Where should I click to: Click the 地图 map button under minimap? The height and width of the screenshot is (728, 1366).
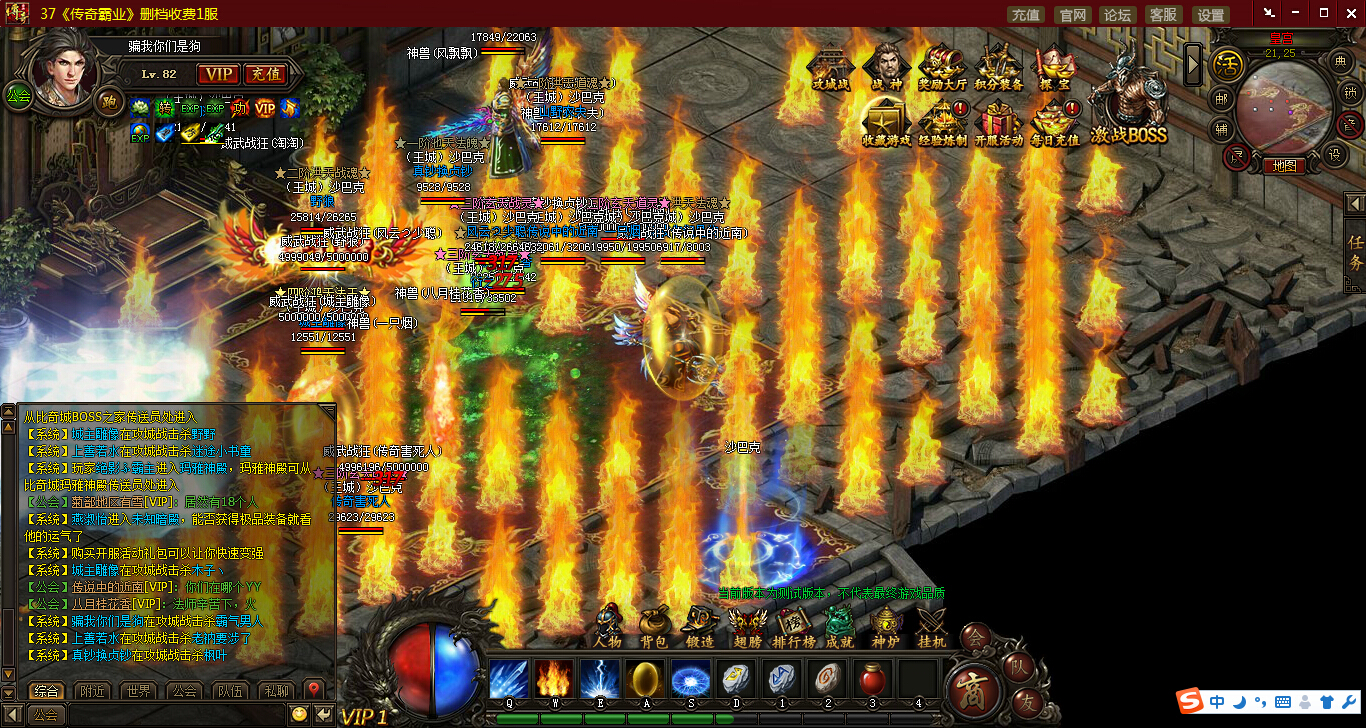[x=1282, y=166]
